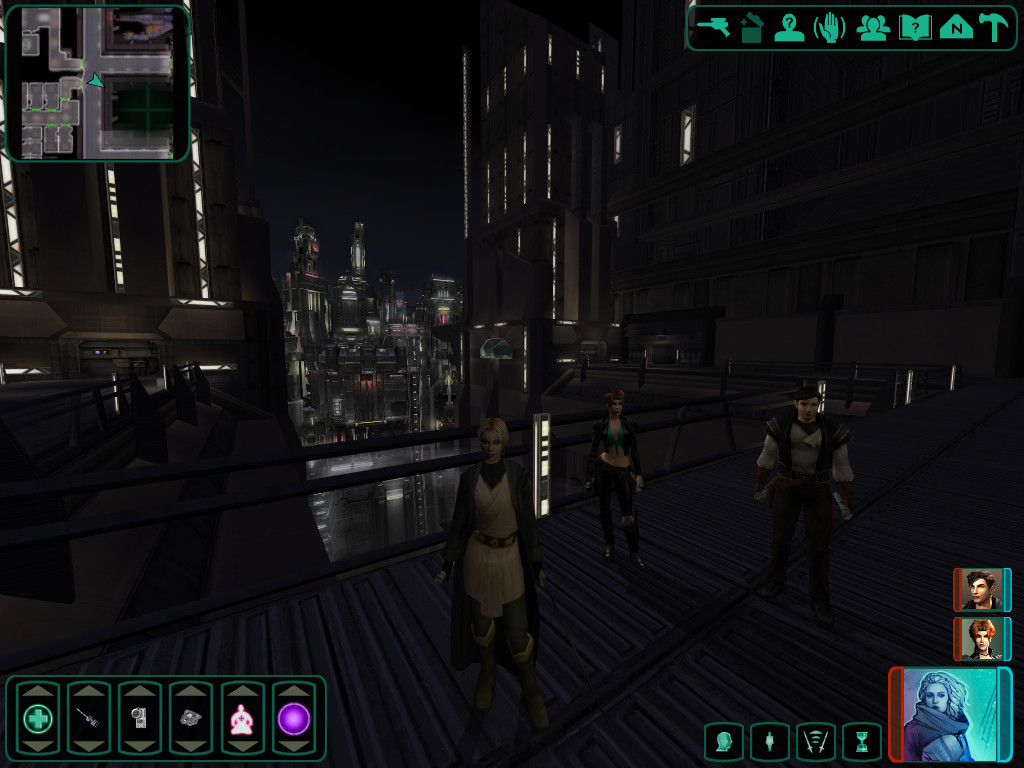The height and width of the screenshot is (768, 1024).
Task: Switch to the dark-haired male companion portrait
Action: coord(979,590)
